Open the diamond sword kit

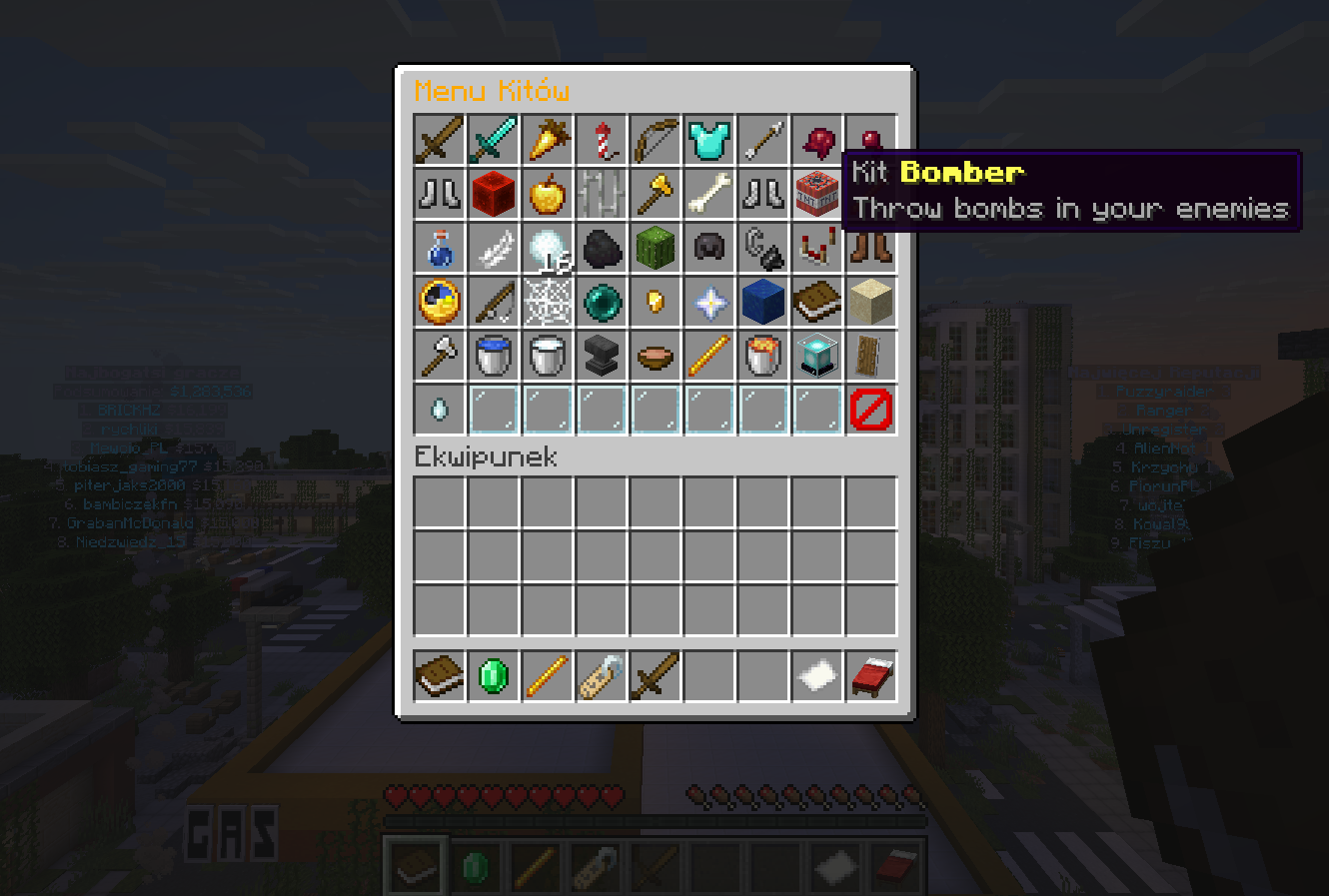click(x=494, y=140)
